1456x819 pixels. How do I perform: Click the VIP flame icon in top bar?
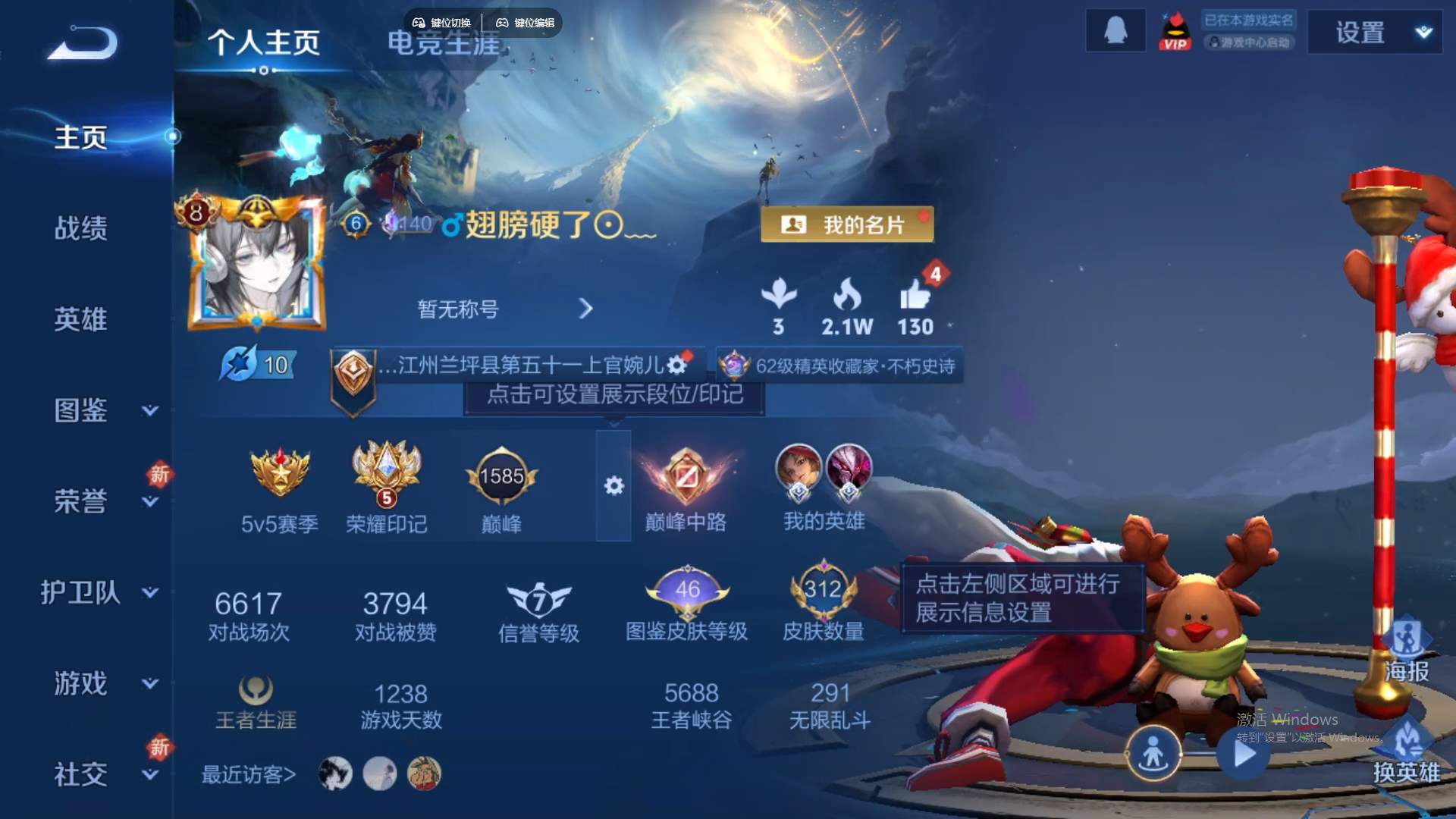point(1173,31)
